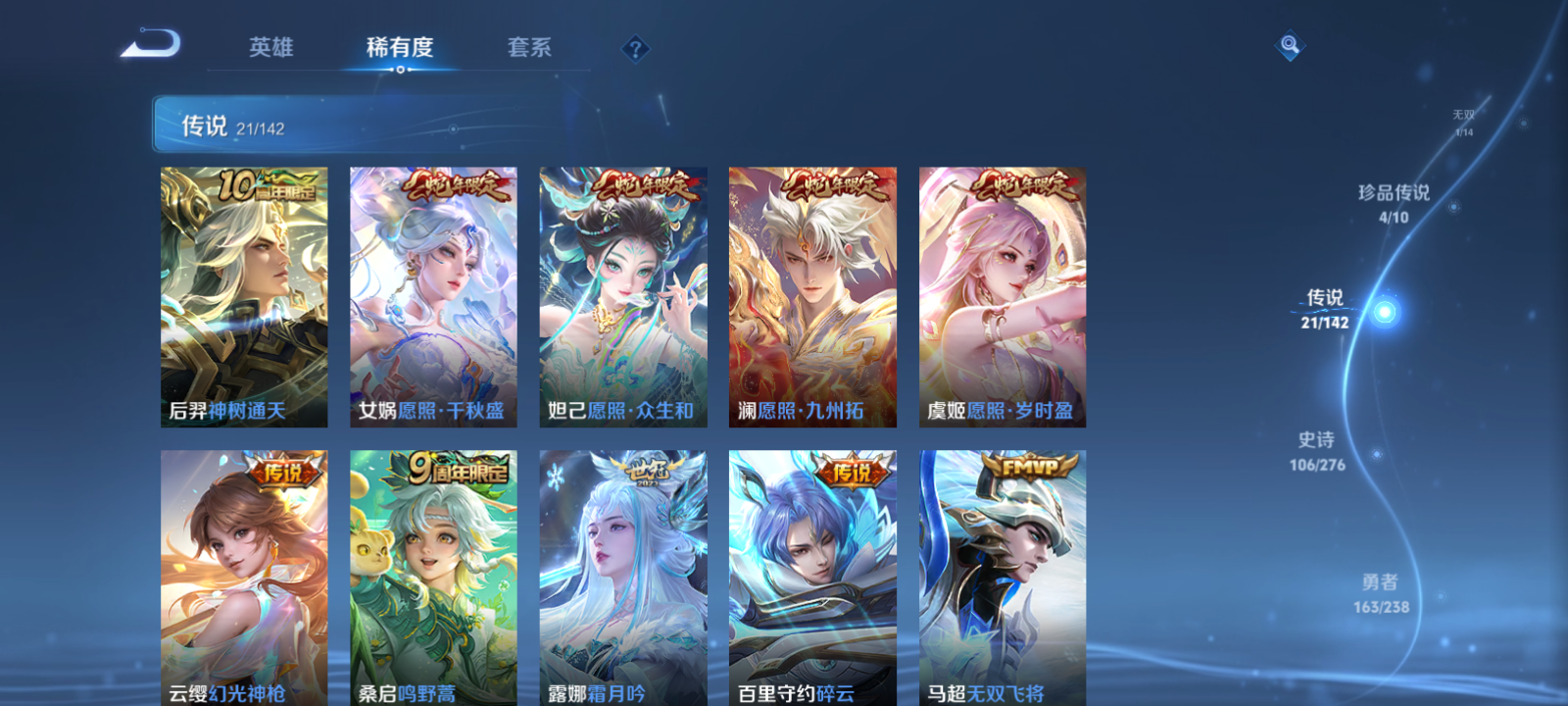Open the 虞姬 岁时盈 skin
Image resolution: width=1568 pixels, height=706 pixels.
(x=1002, y=294)
